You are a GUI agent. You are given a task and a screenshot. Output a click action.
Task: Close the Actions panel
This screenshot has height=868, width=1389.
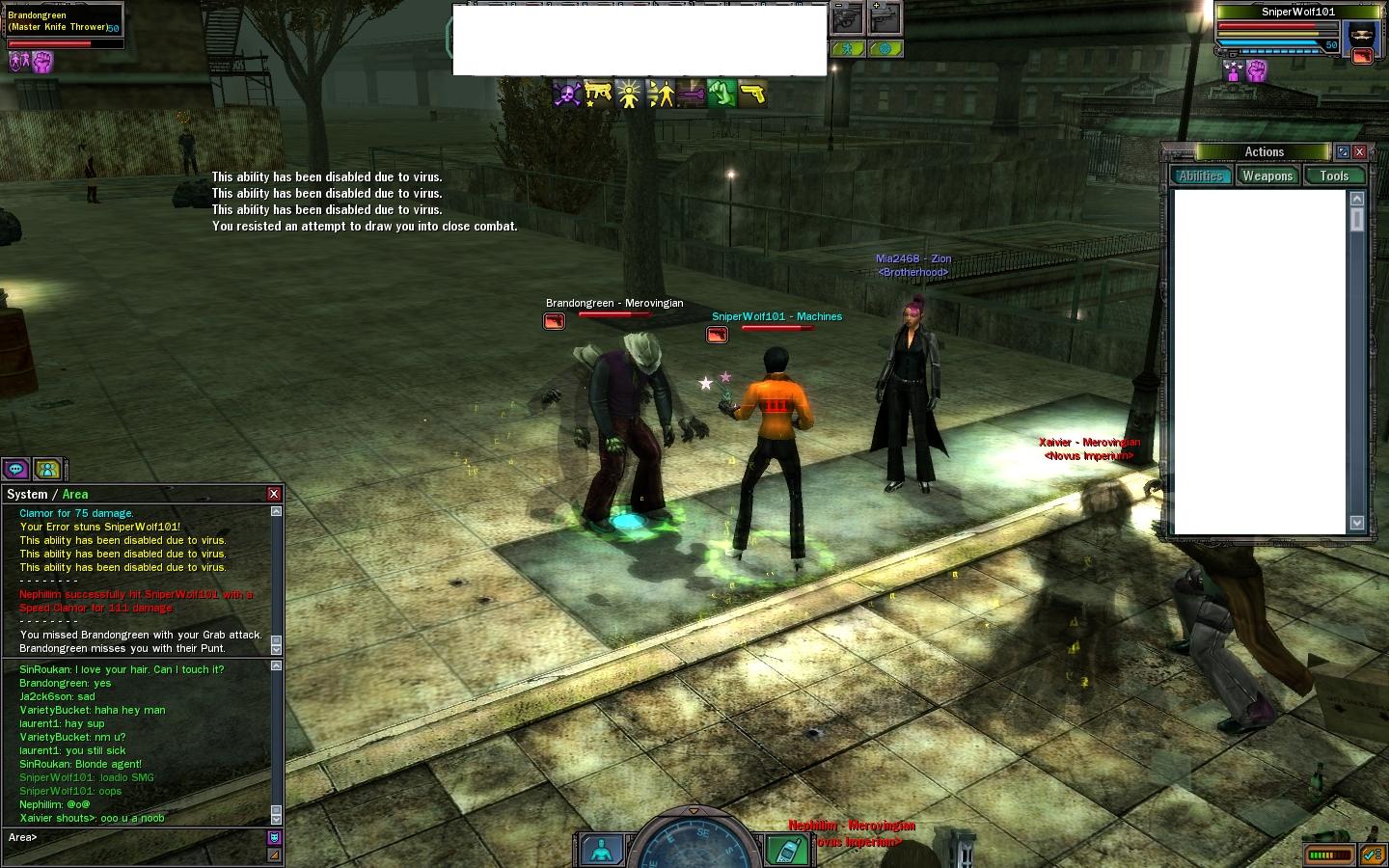point(1359,151)
